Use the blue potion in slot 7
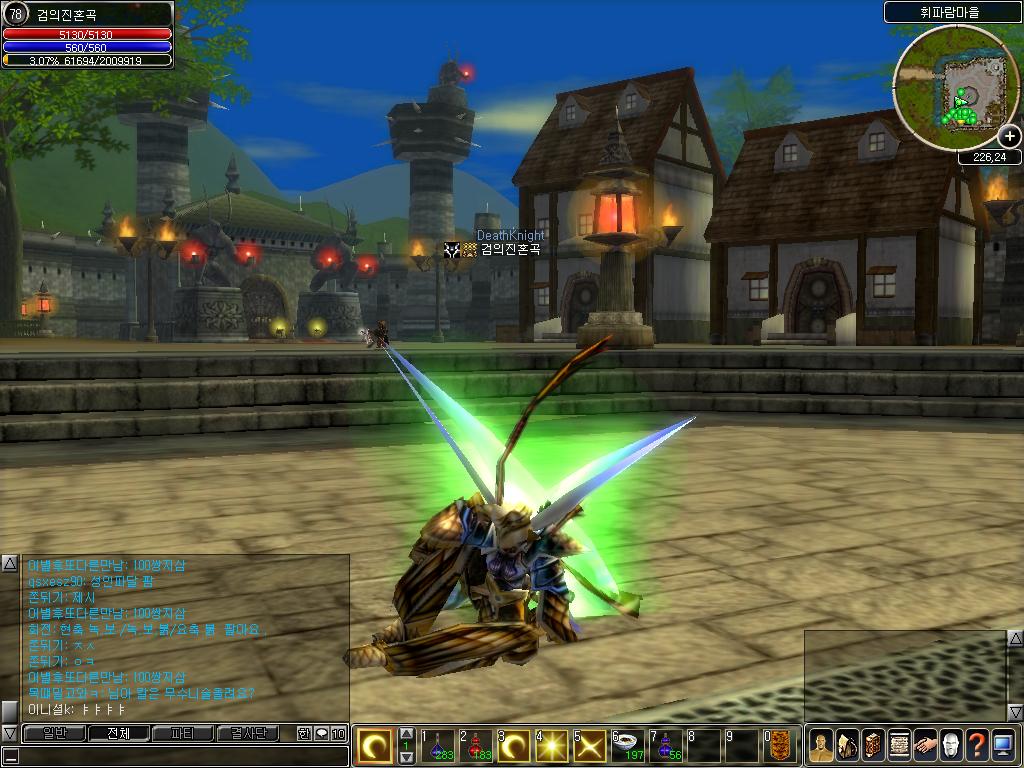 [665, 746]
